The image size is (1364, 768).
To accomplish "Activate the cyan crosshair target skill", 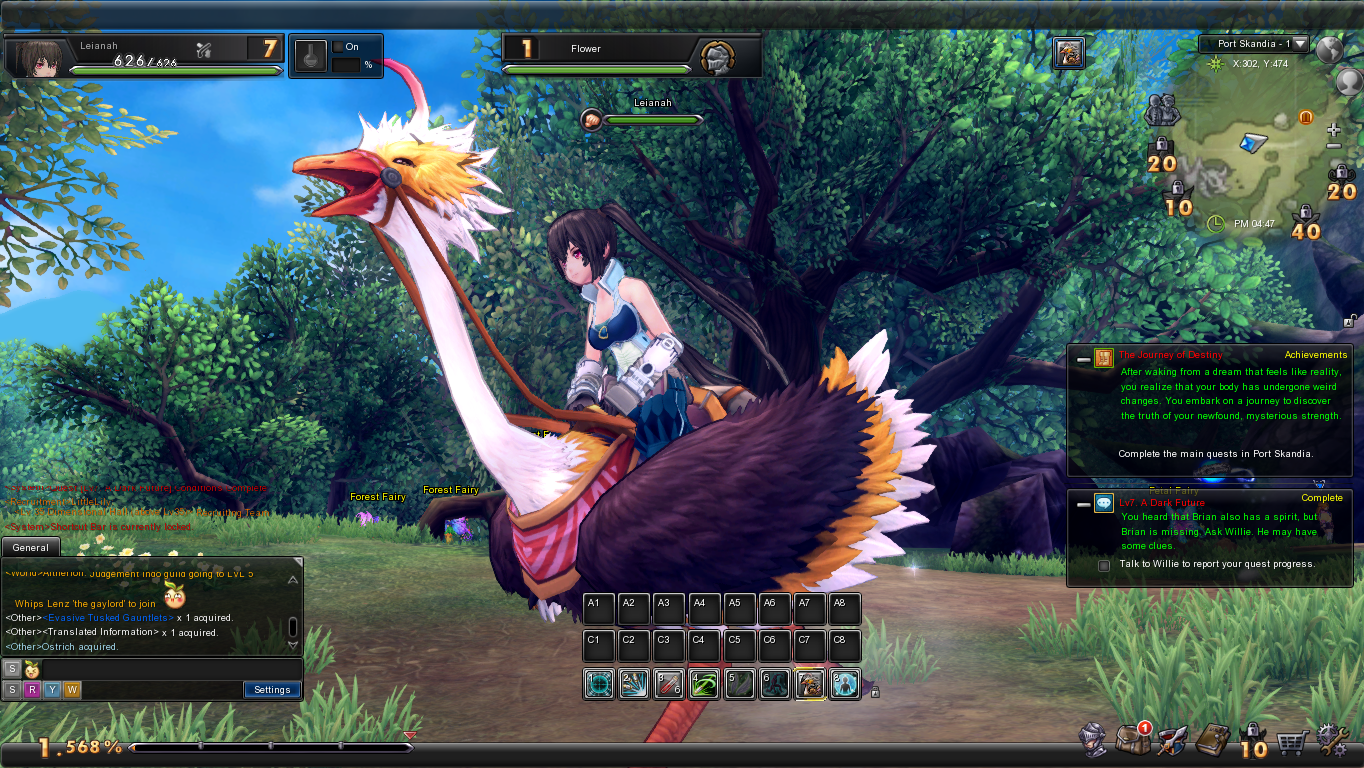I will pos(599,685).
